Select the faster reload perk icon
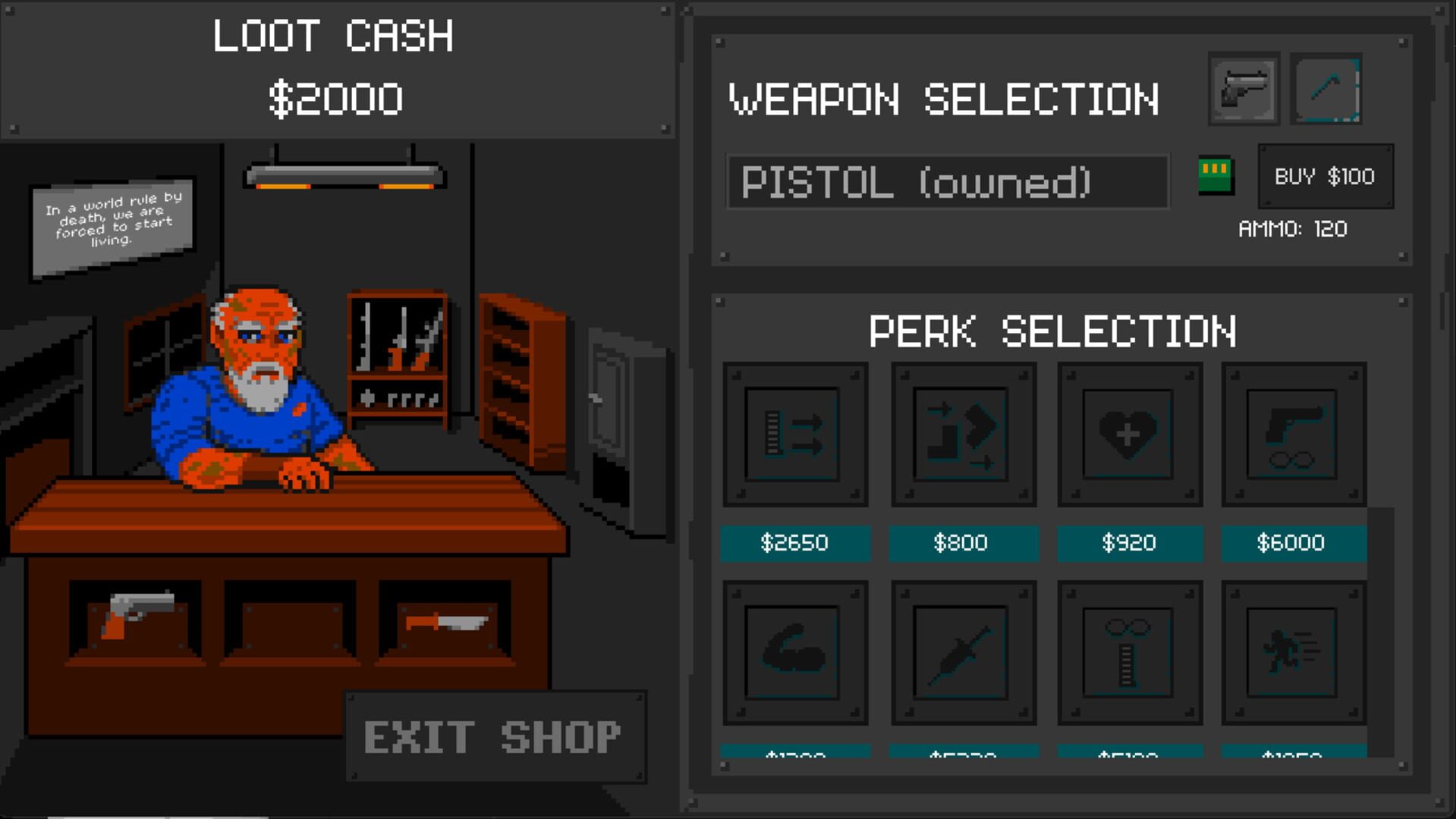1456x819 pixels. (x=963, y=432)
